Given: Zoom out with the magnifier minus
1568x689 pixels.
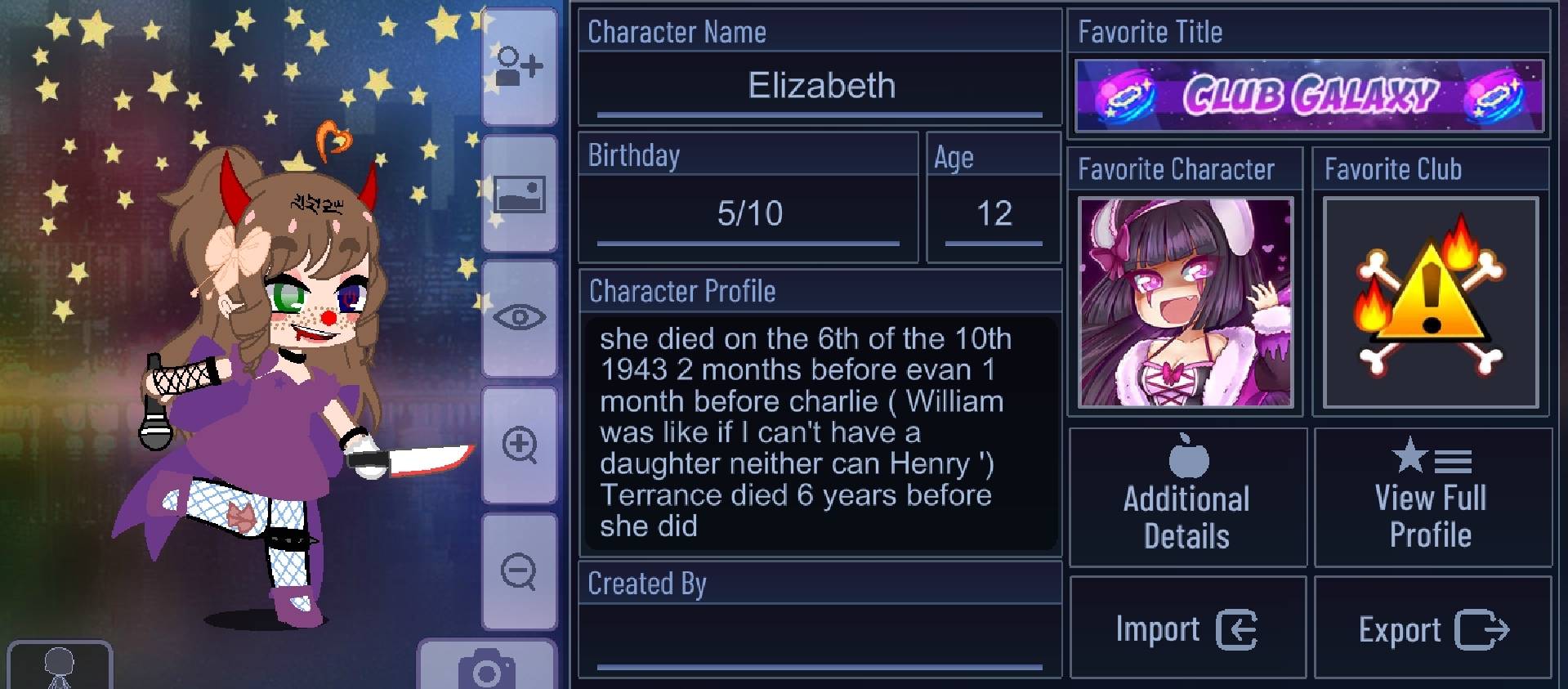Looking at the screenshot, I should 519,571.
